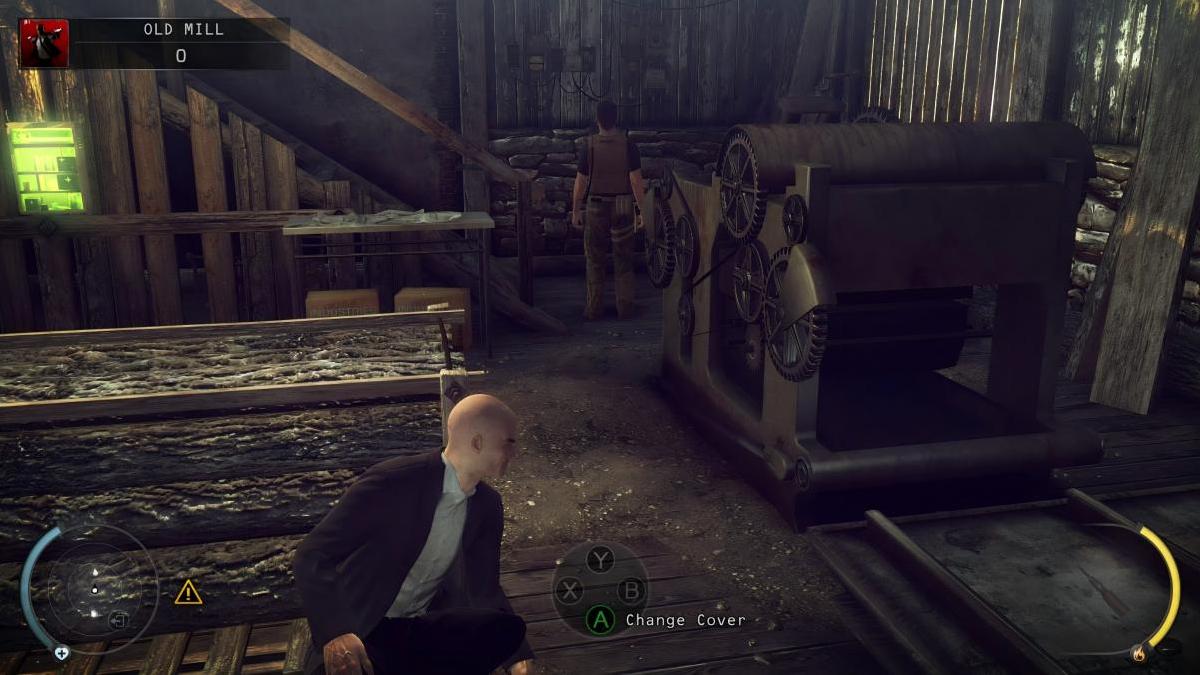Select the health plus heart icon
The image size is (1200, 675).
62,653
